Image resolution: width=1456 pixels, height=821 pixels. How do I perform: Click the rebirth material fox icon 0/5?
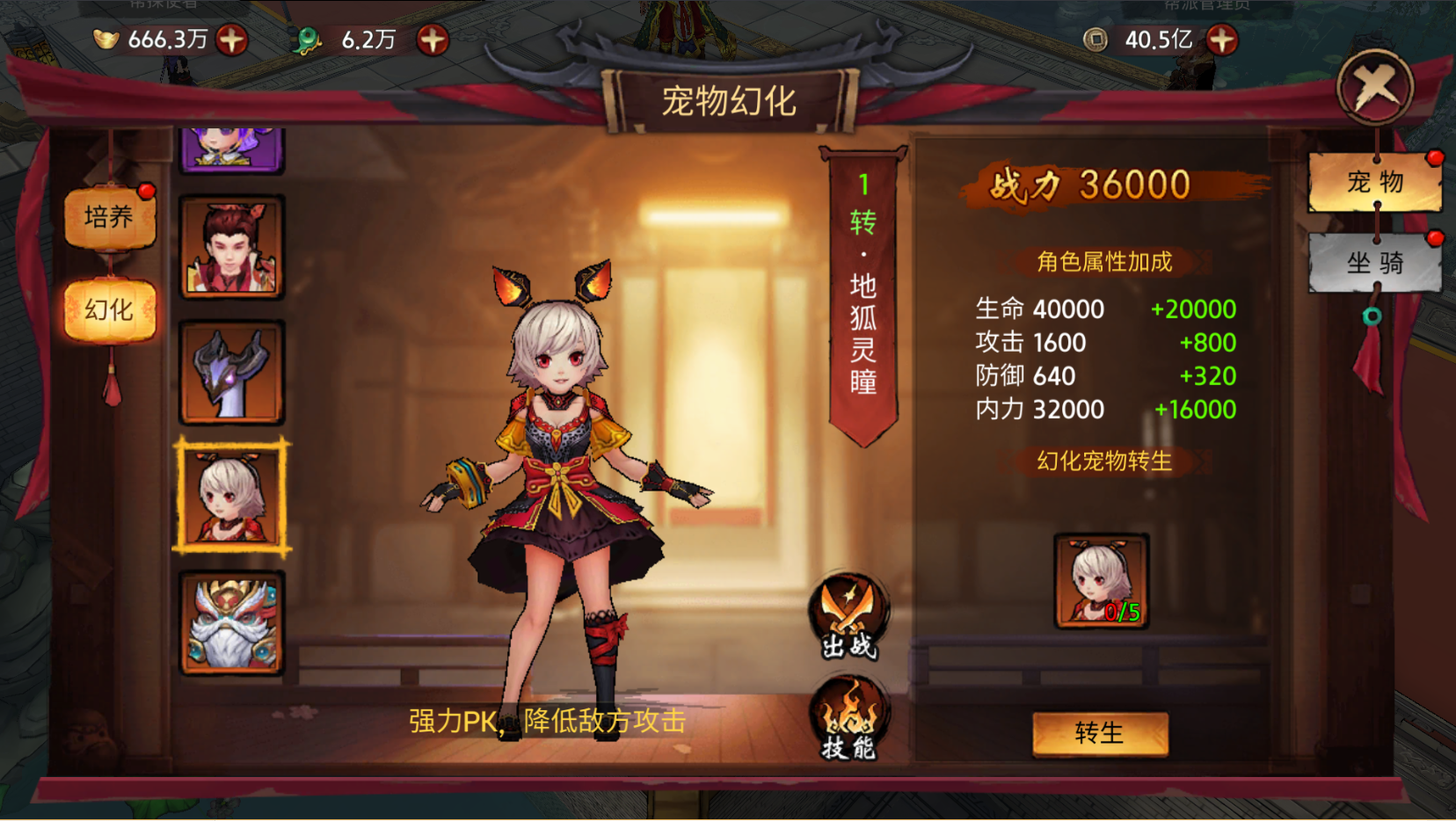pos(1101,580)
